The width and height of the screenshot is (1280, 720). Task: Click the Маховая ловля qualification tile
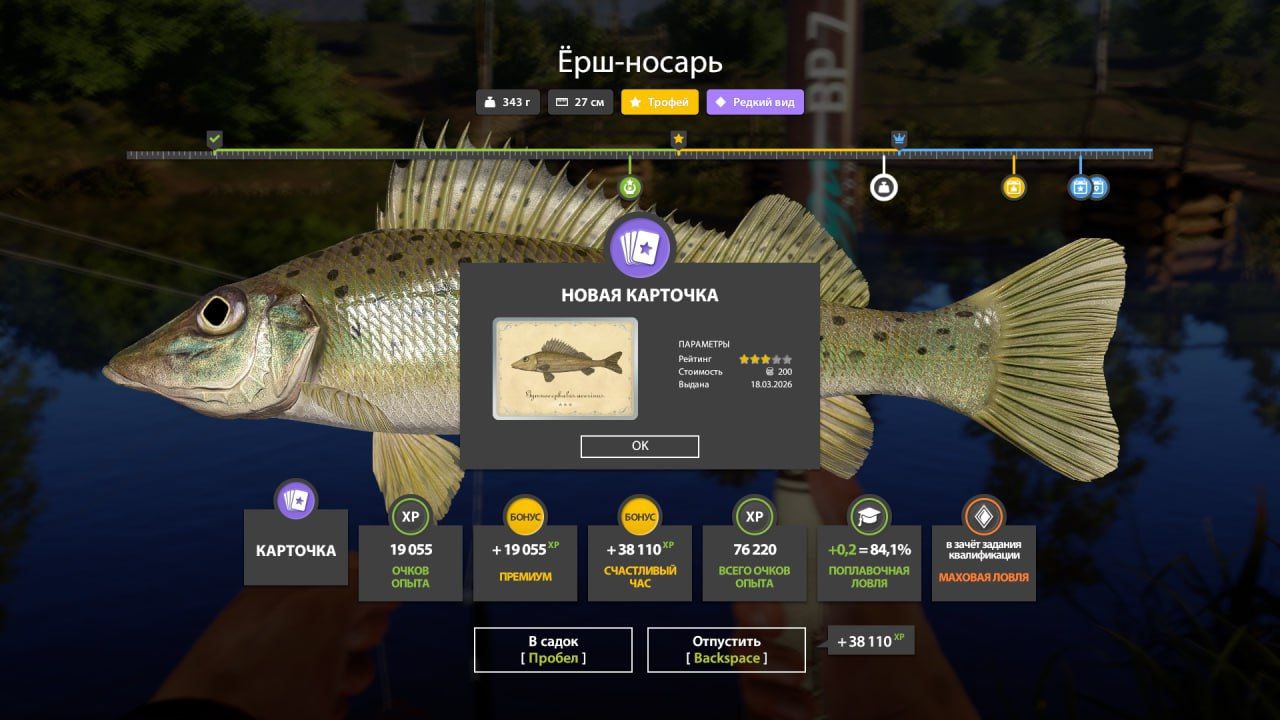[983, 562]
